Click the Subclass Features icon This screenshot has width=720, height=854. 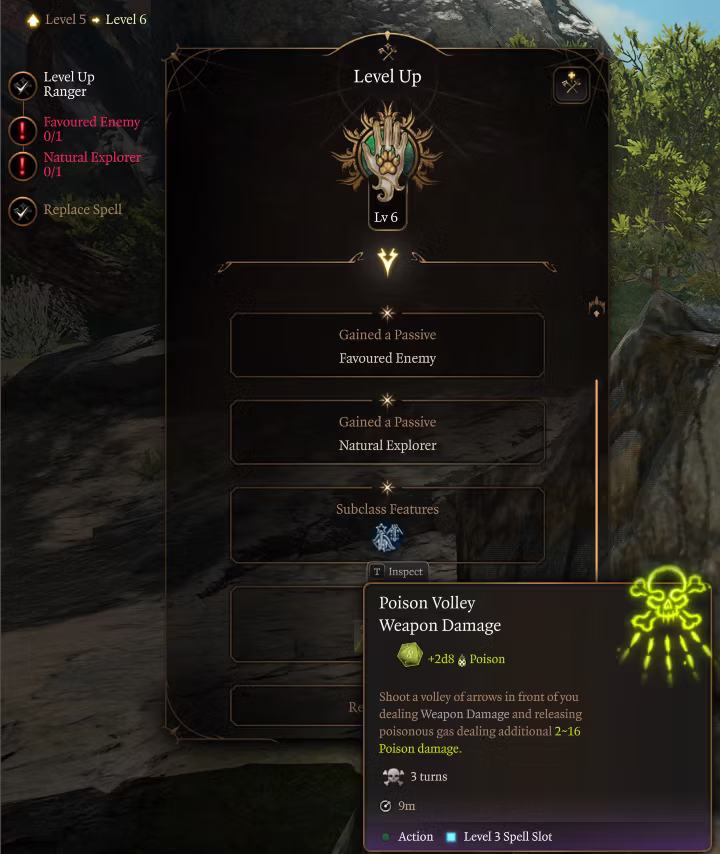point(387,537)
